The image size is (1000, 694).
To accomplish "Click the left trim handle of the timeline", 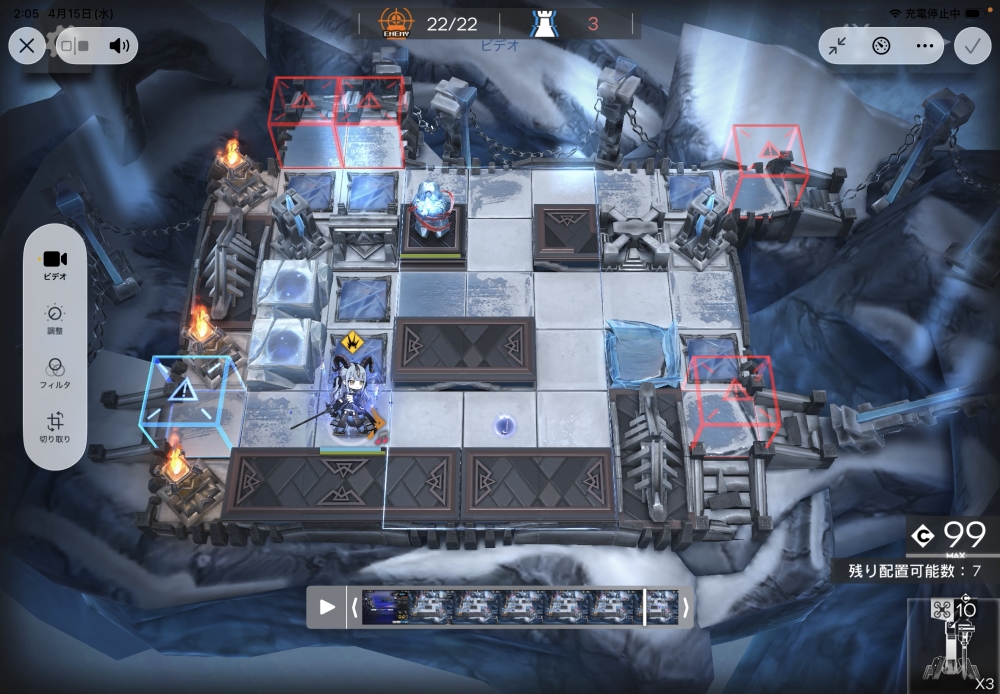I will point(353,607).
